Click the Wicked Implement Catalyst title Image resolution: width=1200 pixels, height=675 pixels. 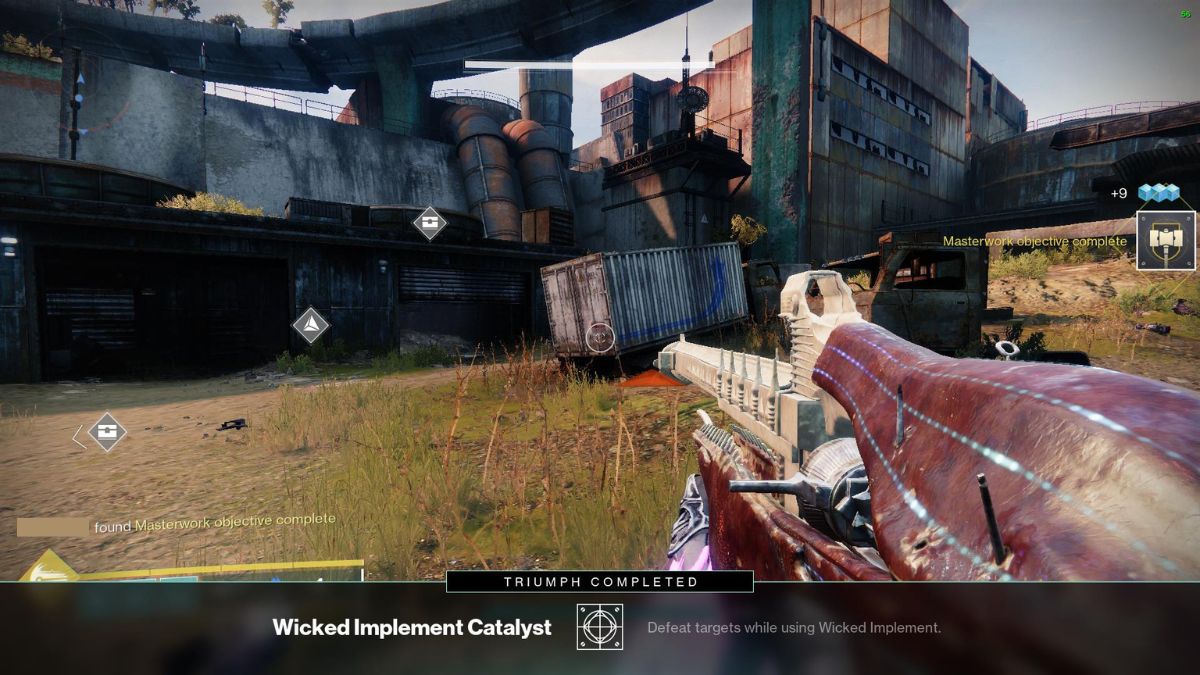pos(412,628)
